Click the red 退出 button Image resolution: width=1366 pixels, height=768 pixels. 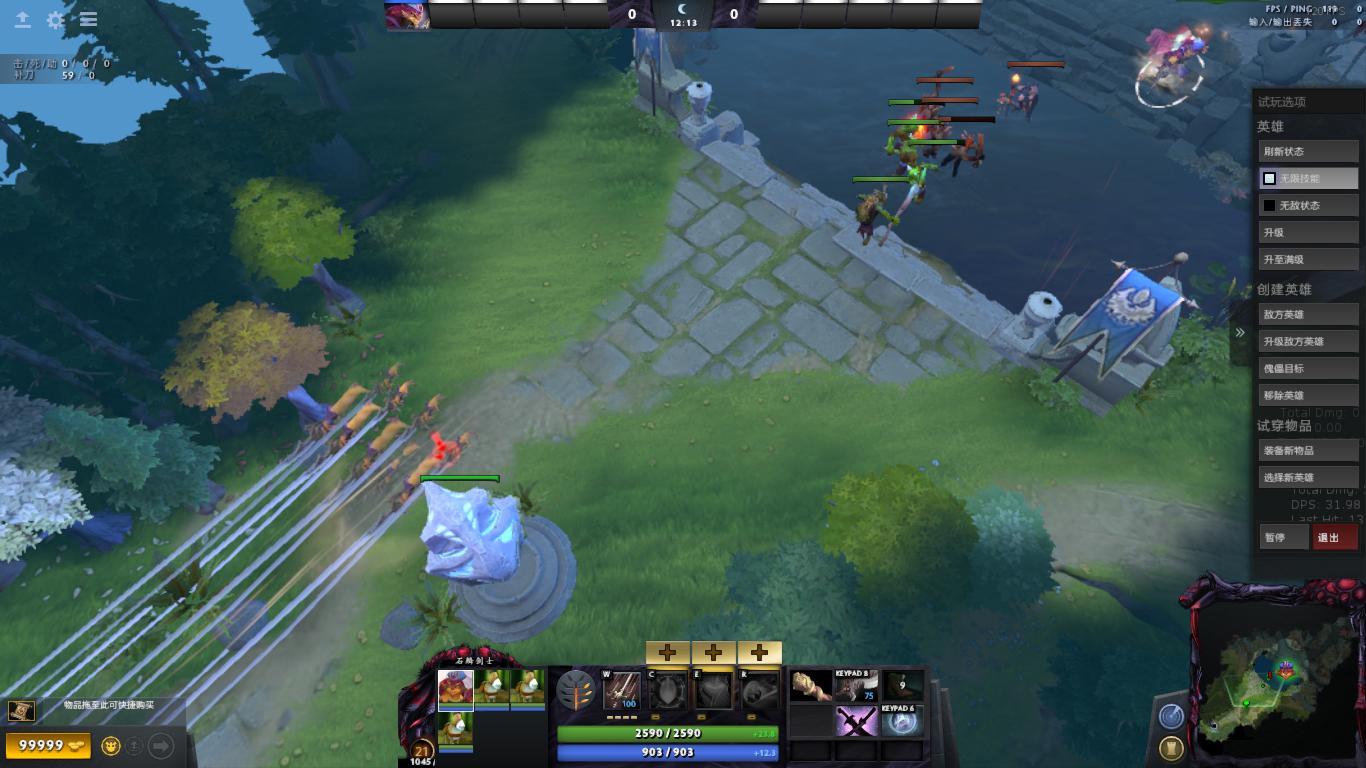1334,537
